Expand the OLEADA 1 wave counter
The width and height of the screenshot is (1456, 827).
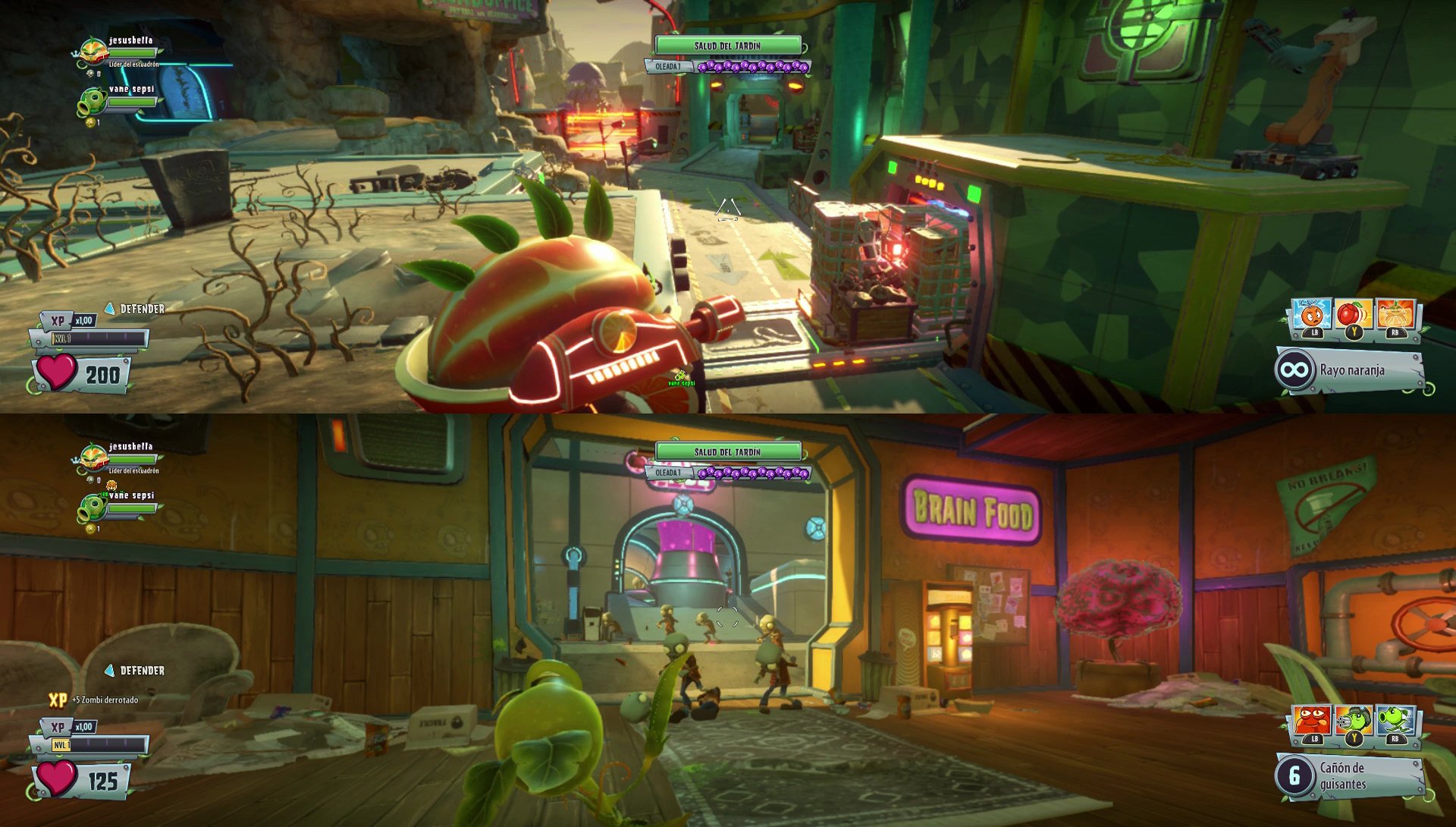coord(669,66)
